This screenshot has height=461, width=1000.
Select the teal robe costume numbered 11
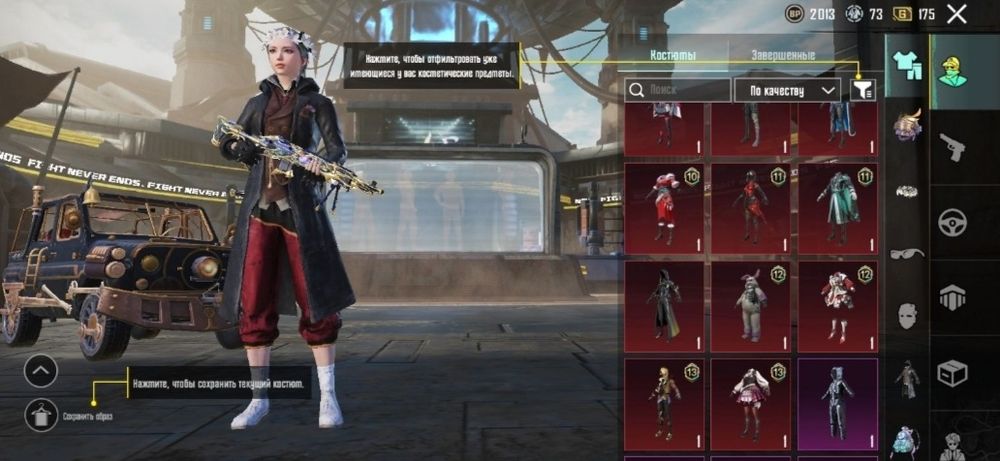[837, 208]
